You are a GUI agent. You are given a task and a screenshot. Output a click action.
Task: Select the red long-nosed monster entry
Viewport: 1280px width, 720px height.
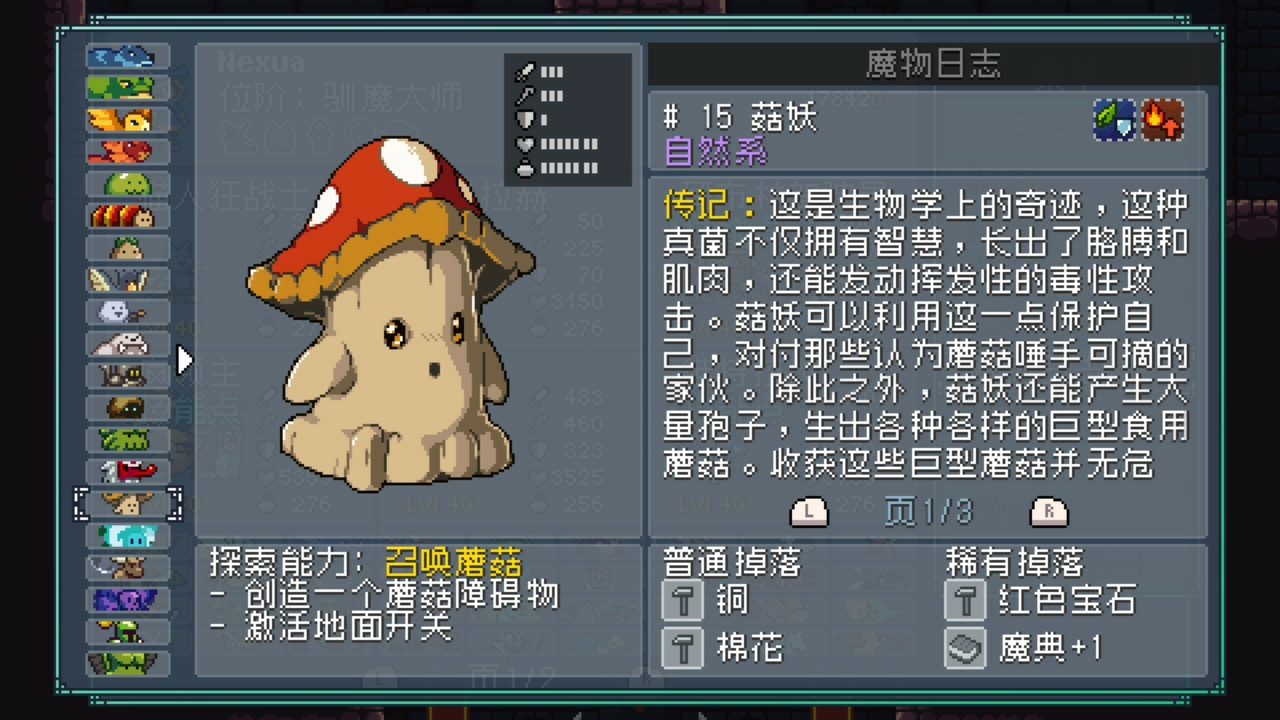tap(127, 470)
